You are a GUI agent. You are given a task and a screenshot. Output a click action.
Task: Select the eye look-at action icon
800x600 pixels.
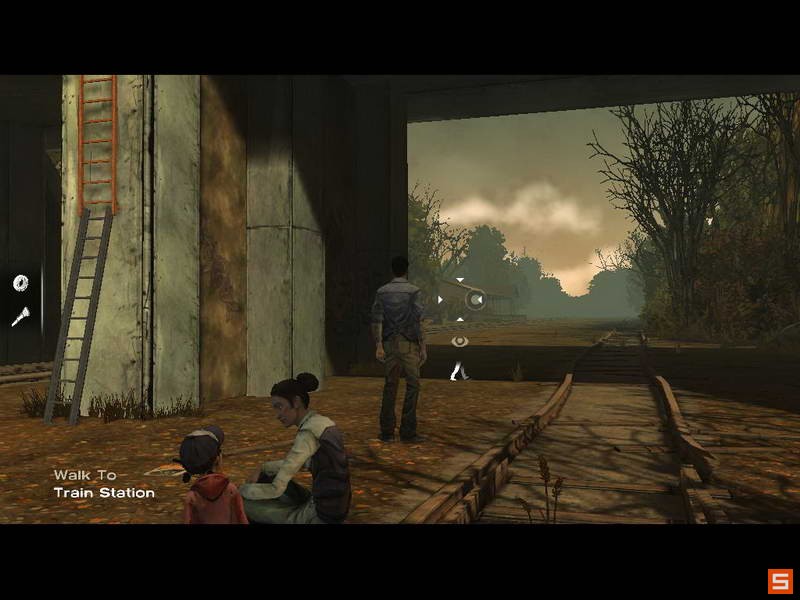pyautogui.click(x=459, y=342)
